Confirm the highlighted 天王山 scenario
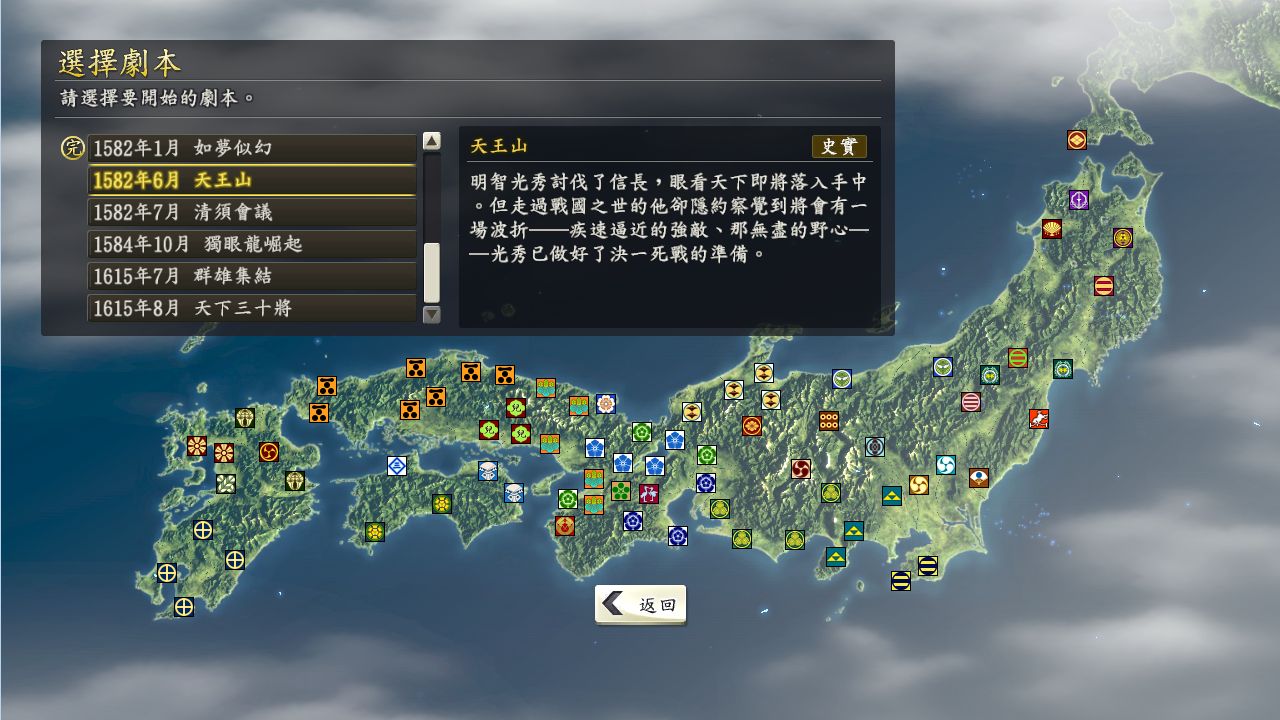 (x=250, y=180)
